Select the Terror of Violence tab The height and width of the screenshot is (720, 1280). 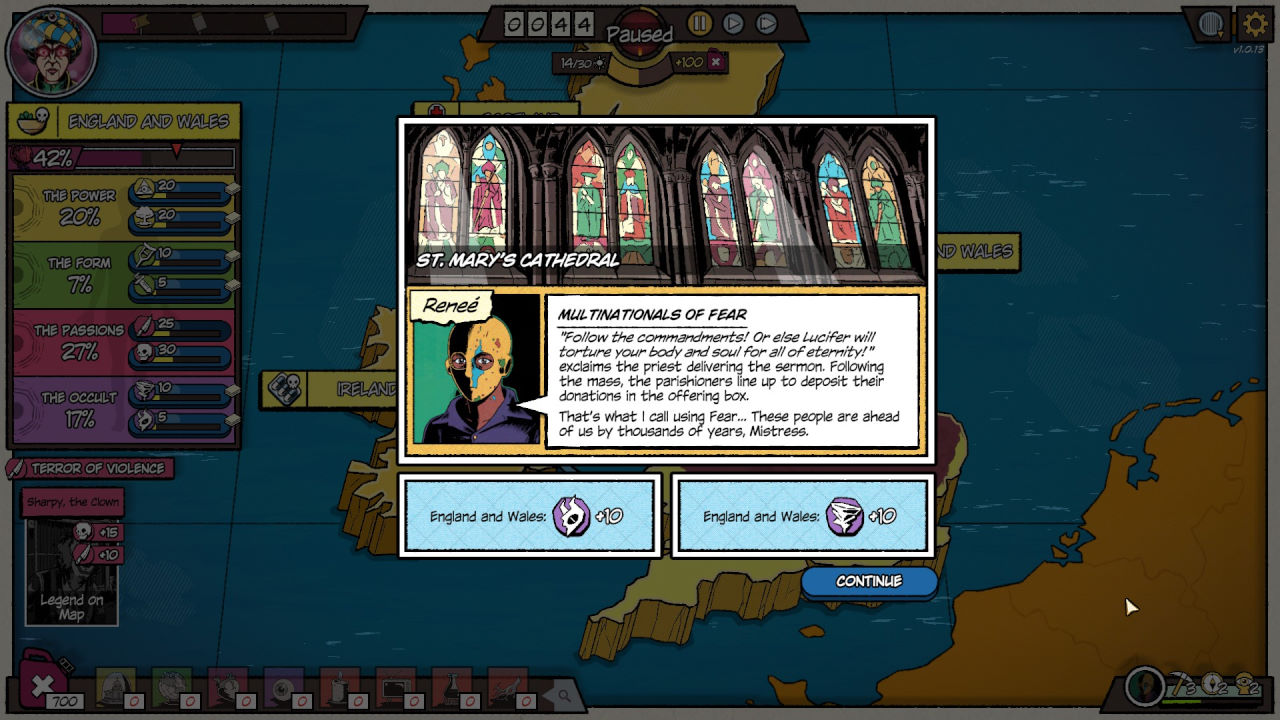91,468
